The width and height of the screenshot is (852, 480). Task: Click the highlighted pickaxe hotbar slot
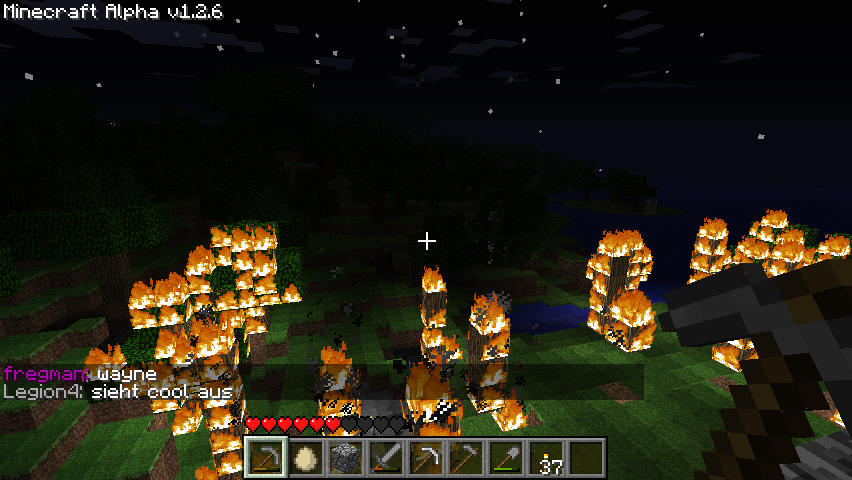pyautogui.click(x=265, y=459)
